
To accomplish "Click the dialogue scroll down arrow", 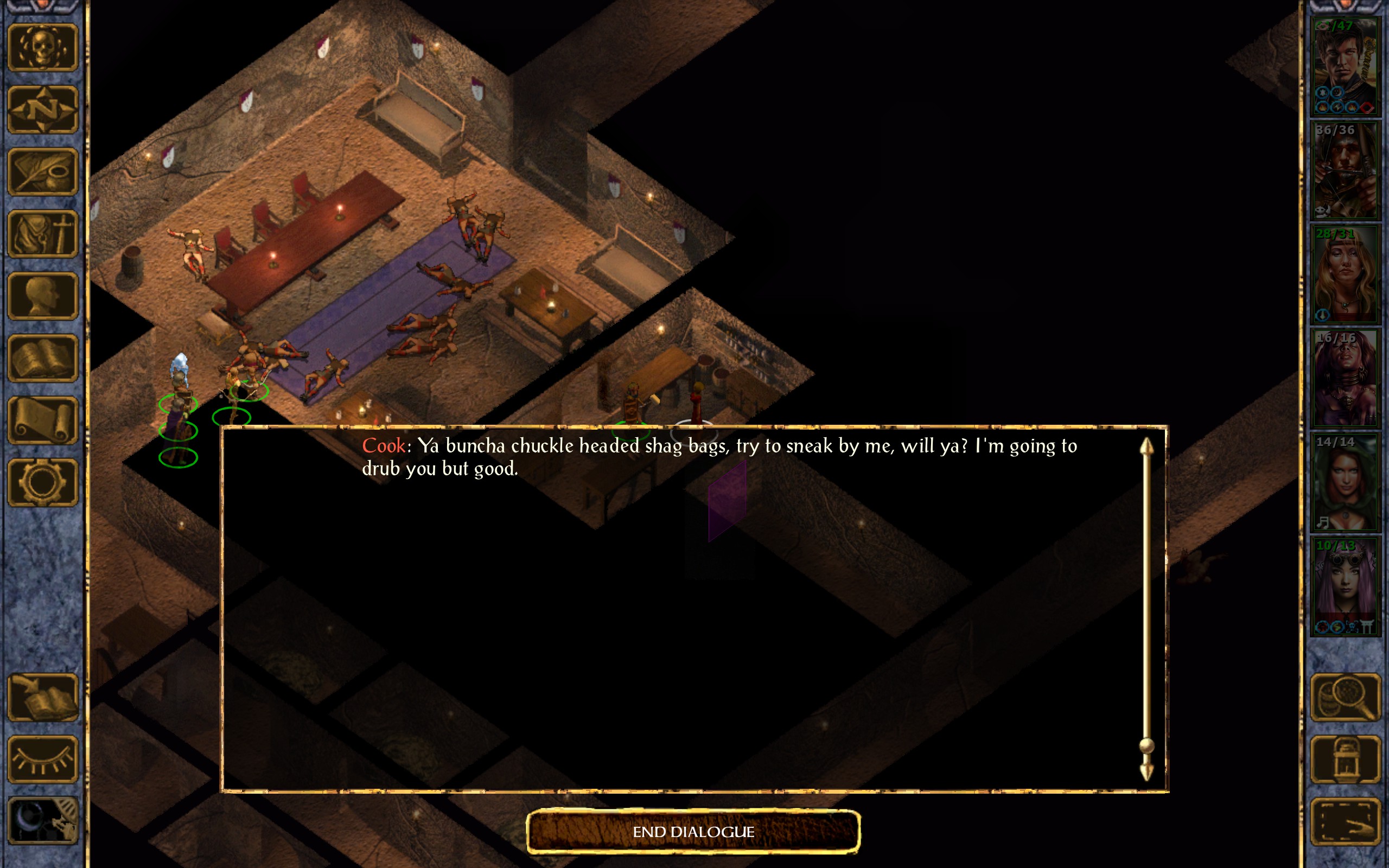I will coord(1146,771).
